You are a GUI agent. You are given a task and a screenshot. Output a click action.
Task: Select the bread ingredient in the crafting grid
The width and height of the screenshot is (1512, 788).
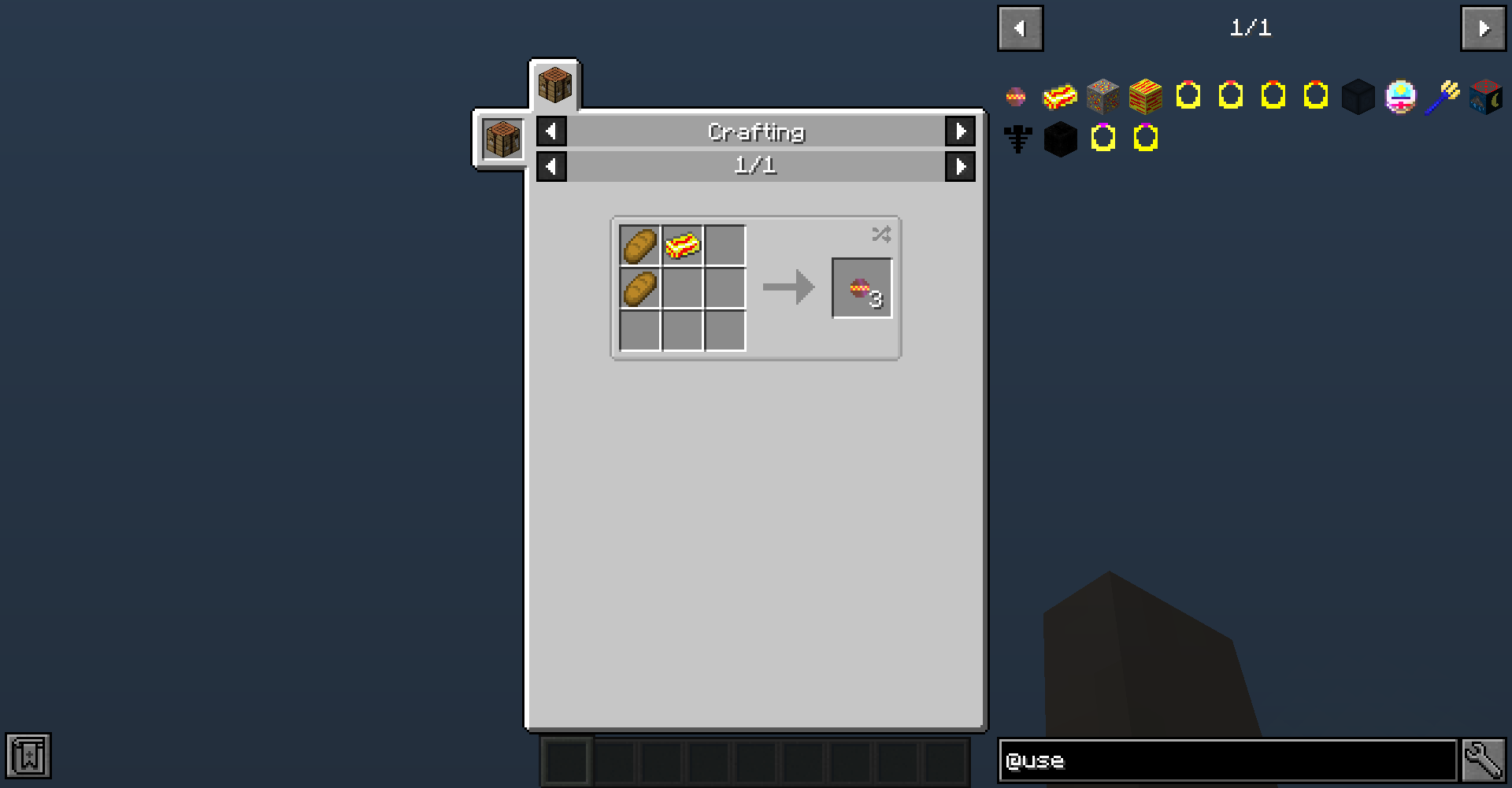640,246
